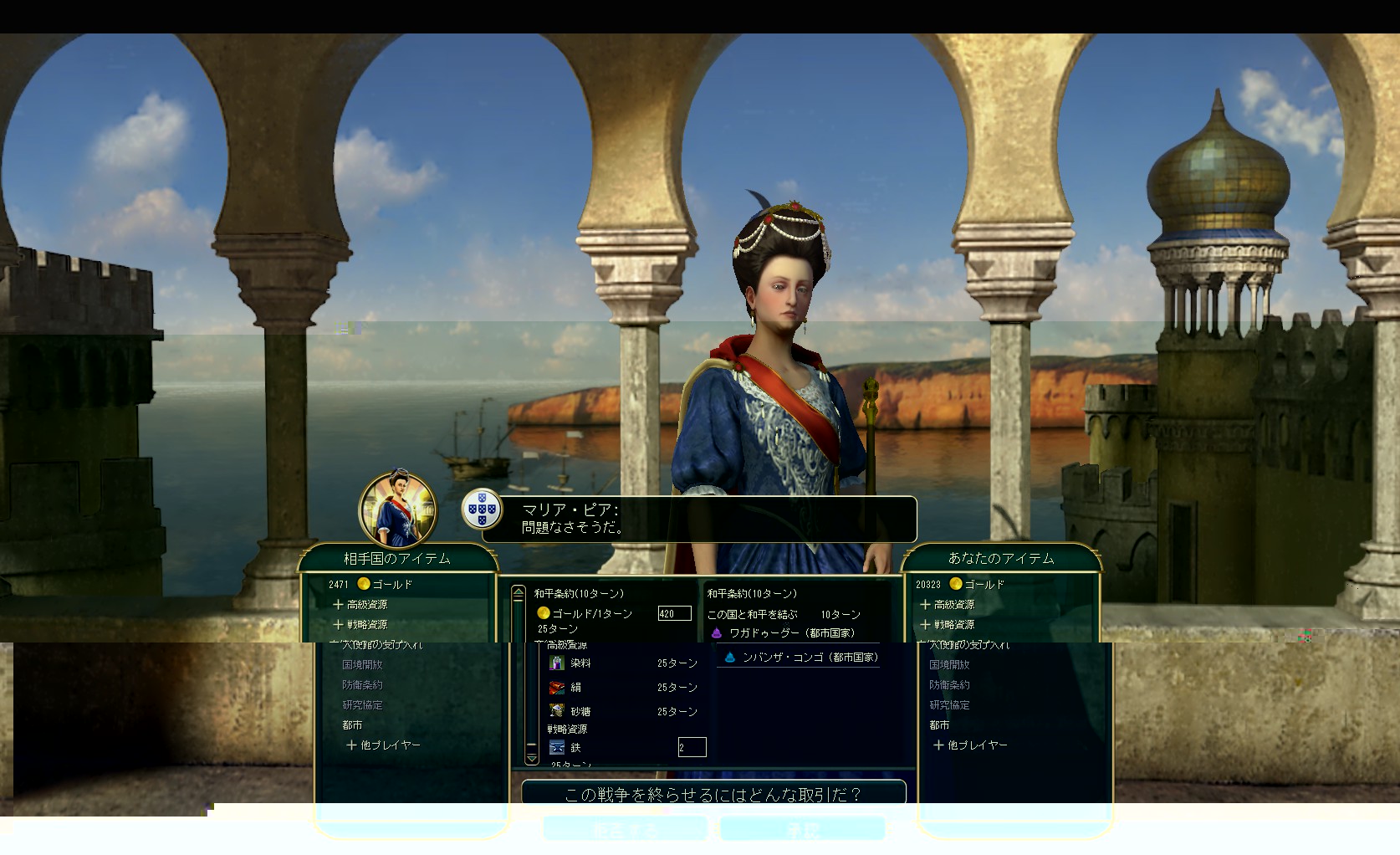Edit the iron (鉄) quantity field
Viewport: 1400px width, 855px height.
click(x=692, y=747)
